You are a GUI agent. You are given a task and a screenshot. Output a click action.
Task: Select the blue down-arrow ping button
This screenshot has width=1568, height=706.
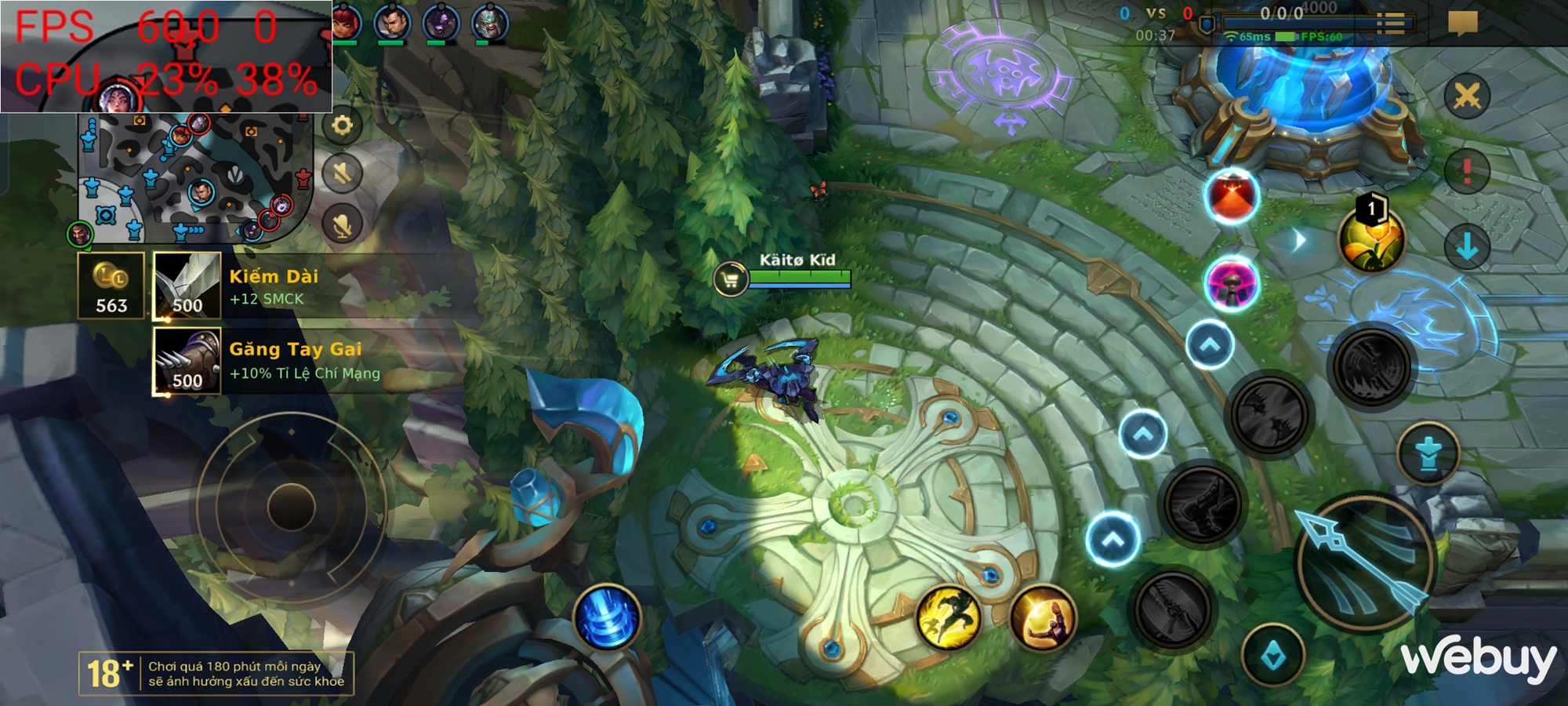pos(1467,246)
